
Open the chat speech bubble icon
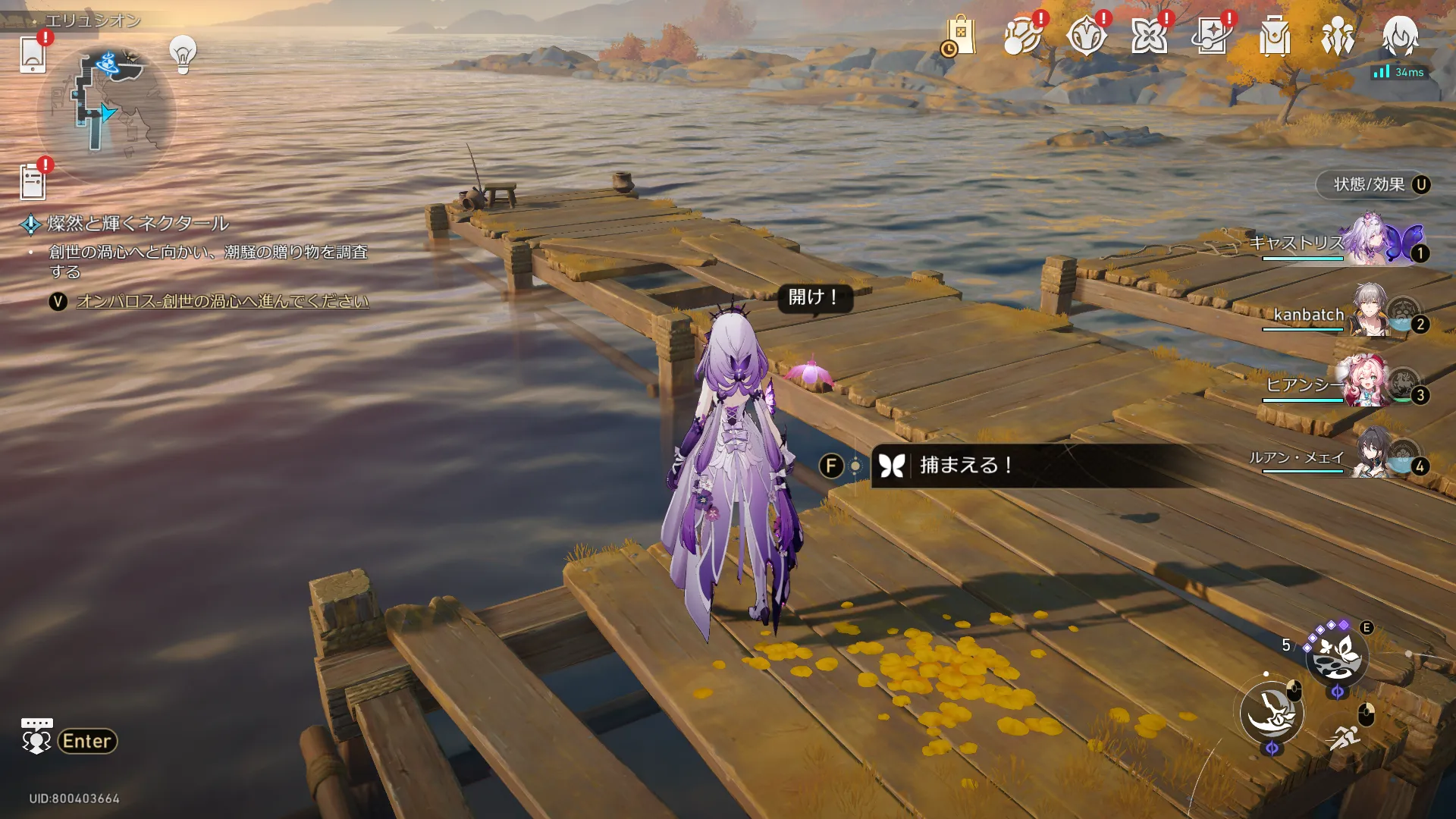click(36, 736)
